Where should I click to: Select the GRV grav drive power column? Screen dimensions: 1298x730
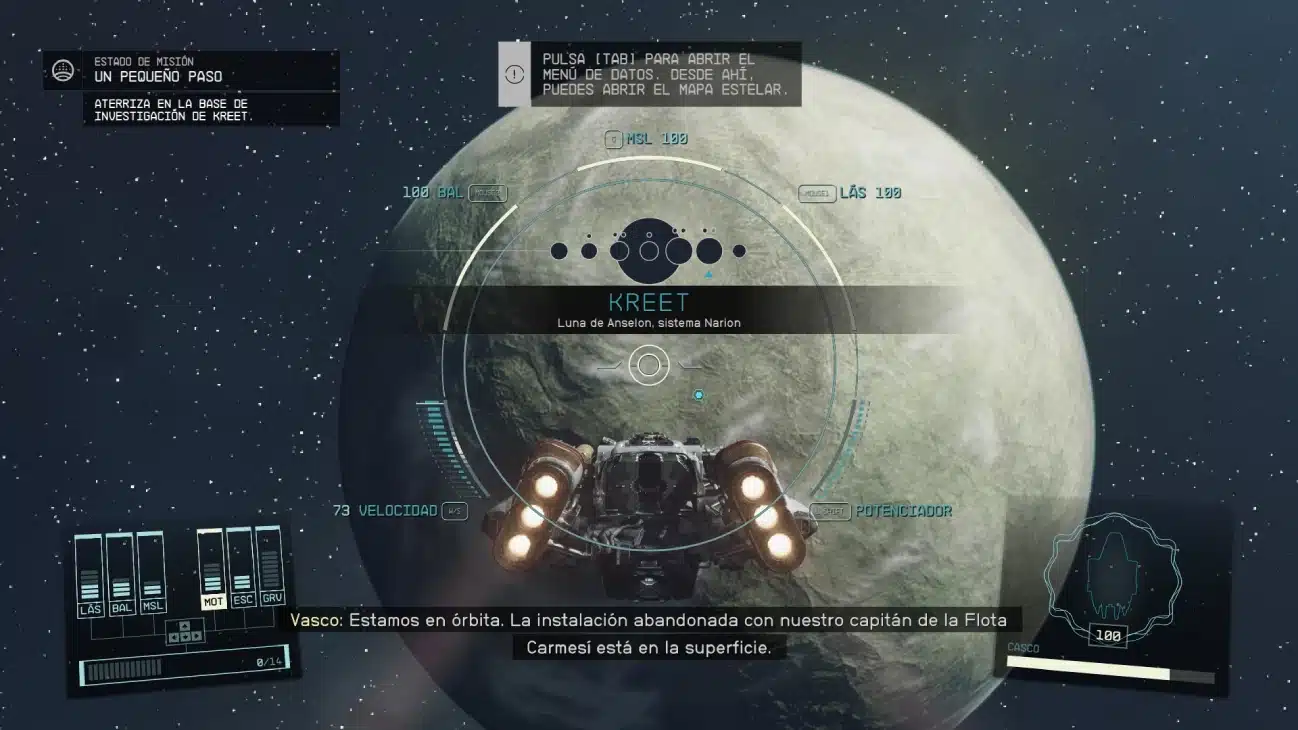click(x=270, y=572)
